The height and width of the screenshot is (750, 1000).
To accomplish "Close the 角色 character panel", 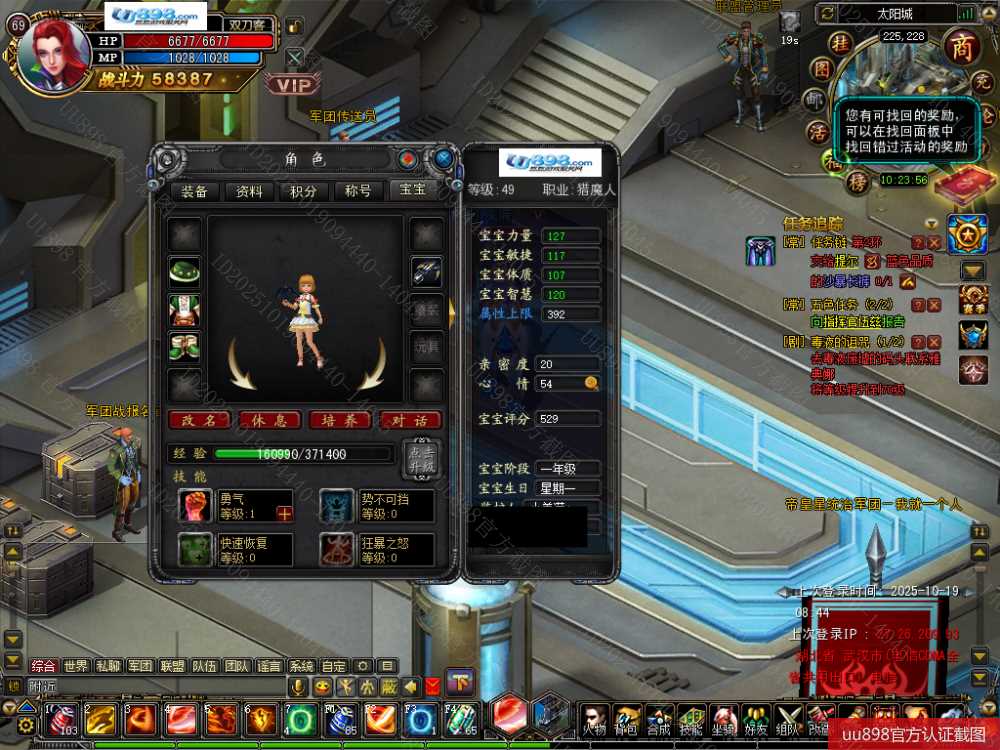I will [x=443, y=158].
